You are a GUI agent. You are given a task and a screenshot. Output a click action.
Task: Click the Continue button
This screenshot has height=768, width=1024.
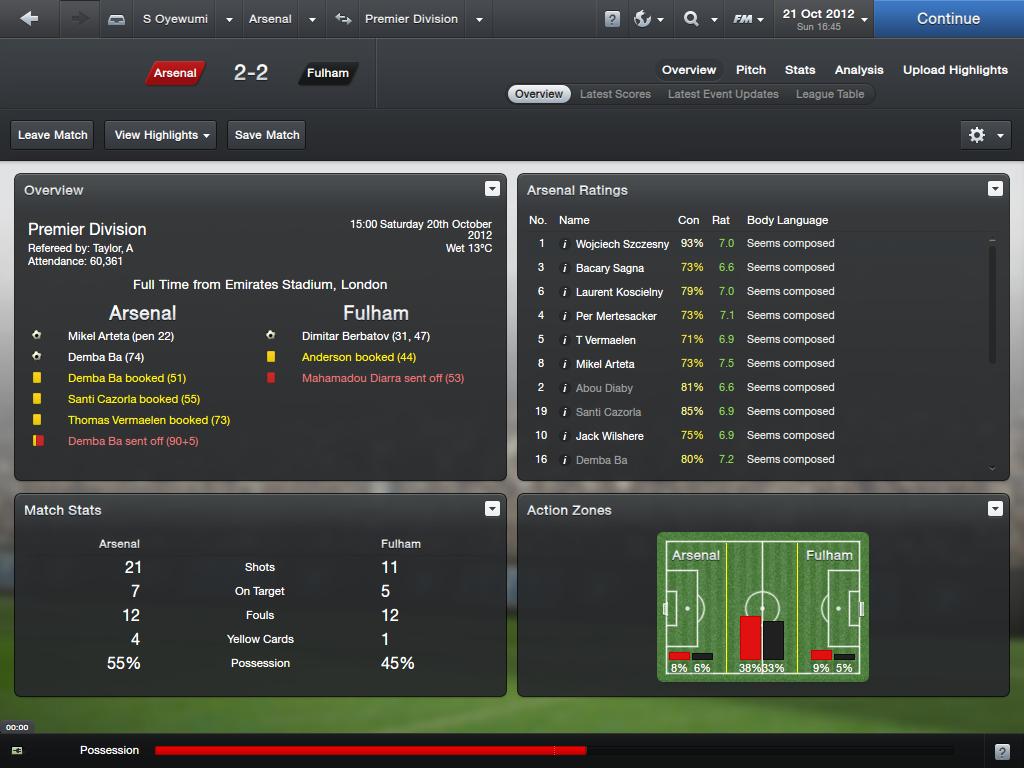947,19
